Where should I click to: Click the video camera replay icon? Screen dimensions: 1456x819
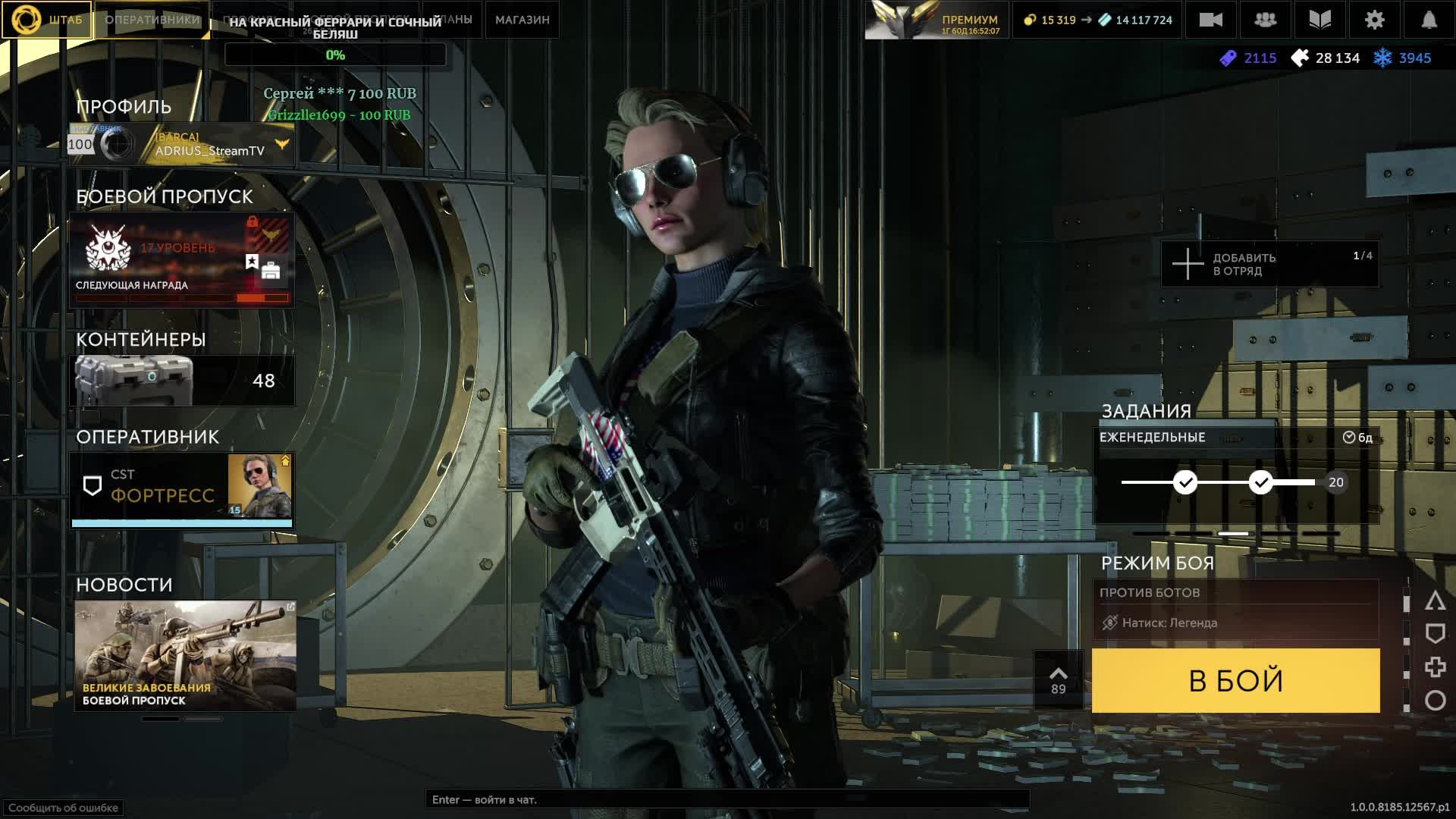[x=1210, y=20]
